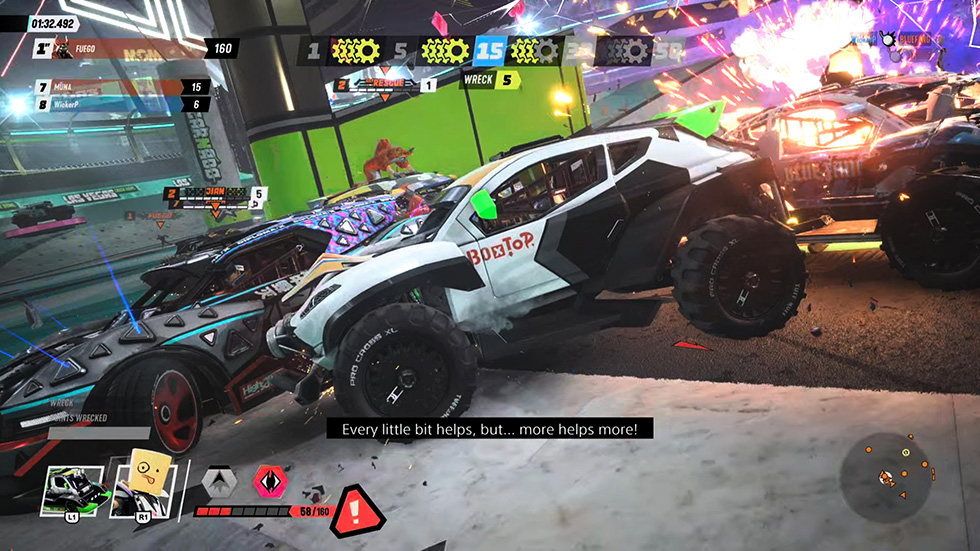Image resolution: width=980 pixels, height=551 pixels.
Task: Select MUNA's scoreboard row
Action: click(x=121, y=87)
